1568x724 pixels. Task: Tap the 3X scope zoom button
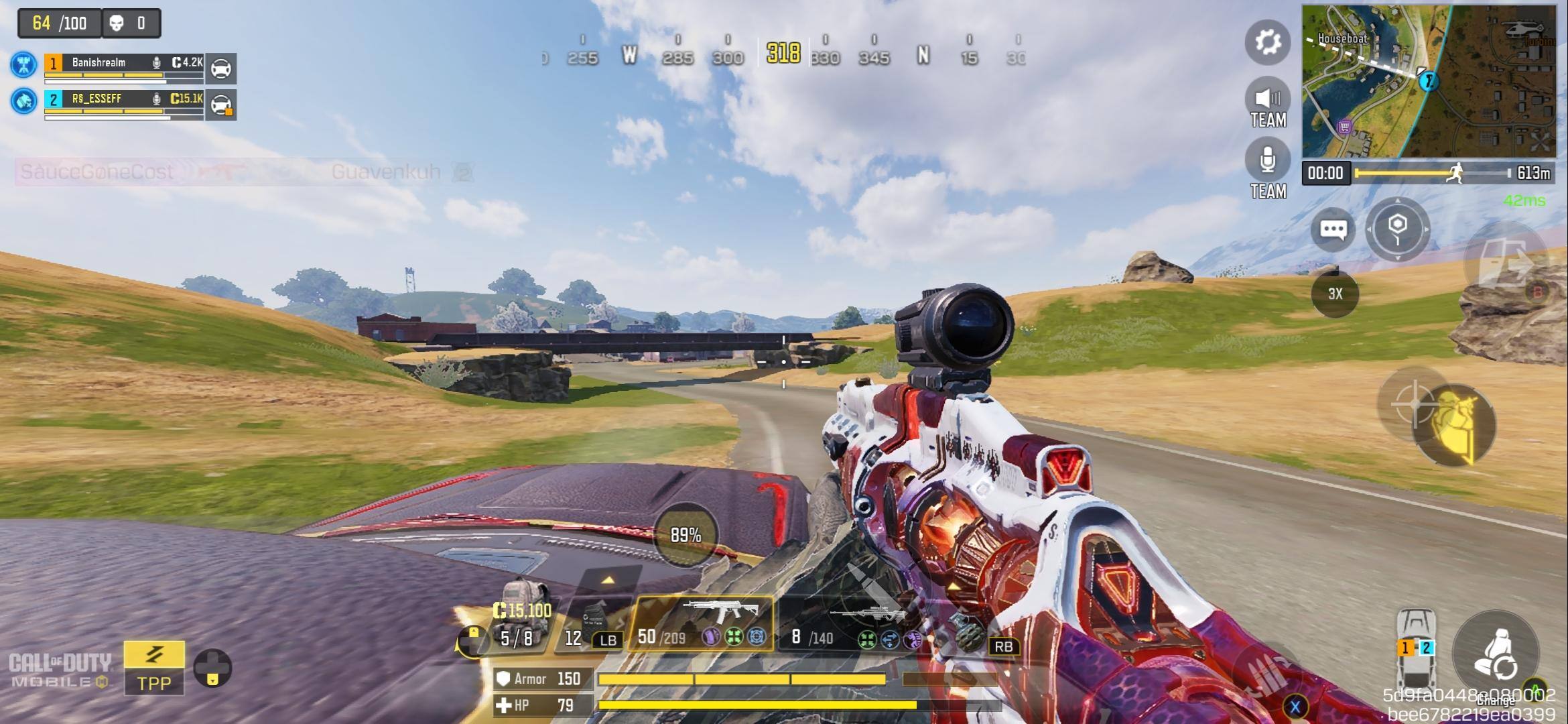1335,294
